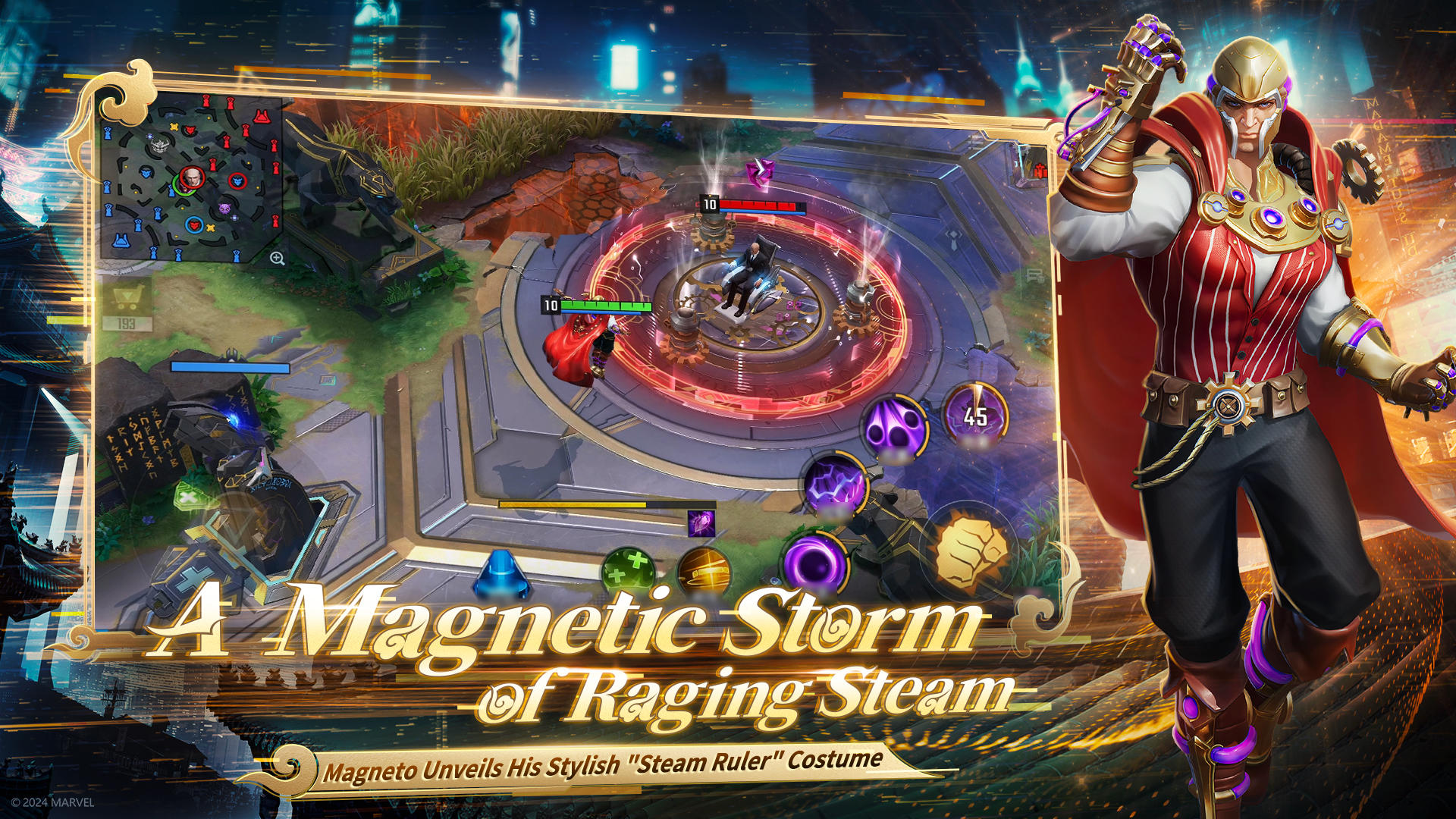The width and height of the screenshot is (1456, 819).
Task: Use the ultimate on 45-second cooldown
Action: pos(974,416)
